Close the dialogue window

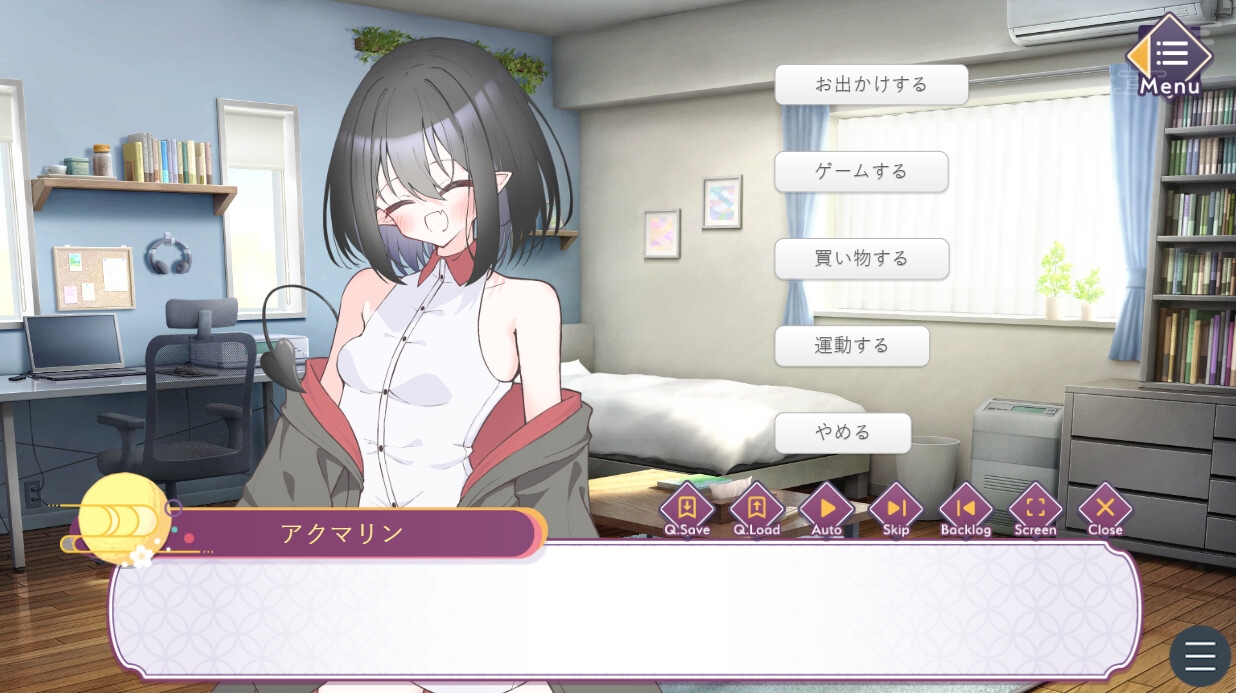pyautogui.click(x=1105, y=509)
